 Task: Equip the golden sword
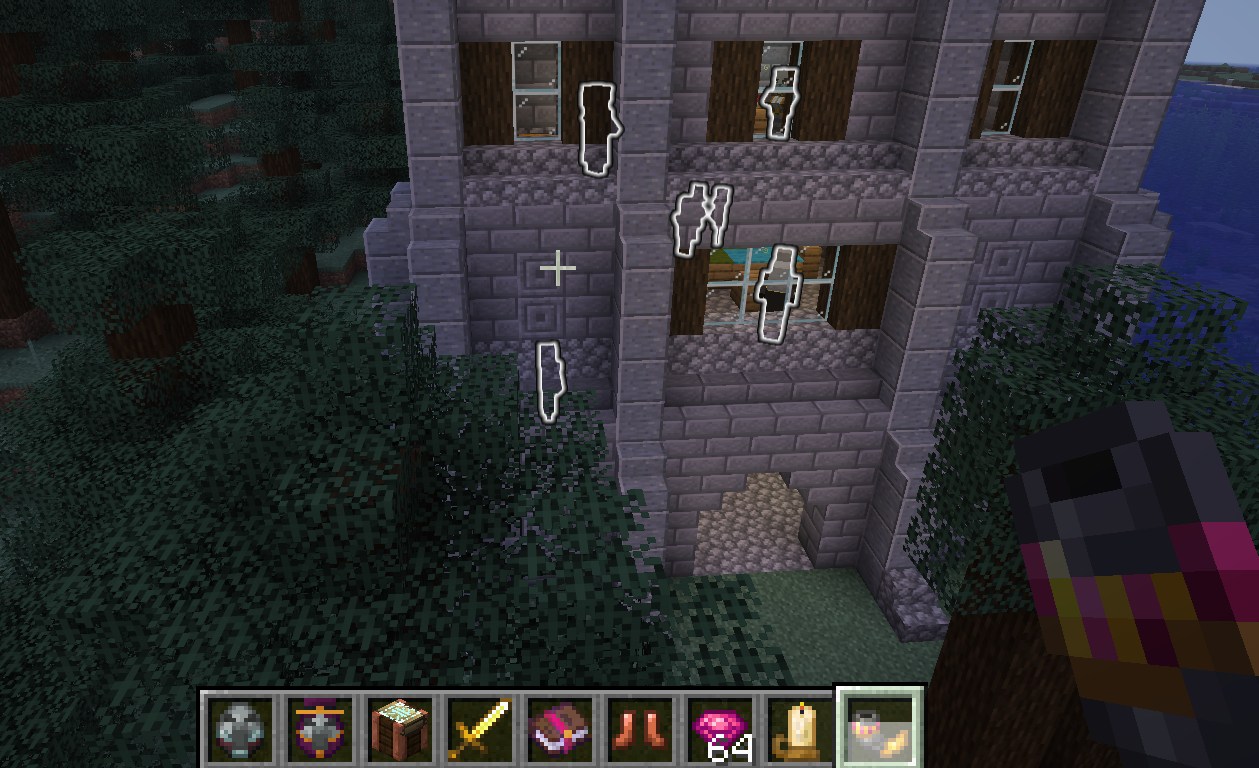[x=481, y=728]
